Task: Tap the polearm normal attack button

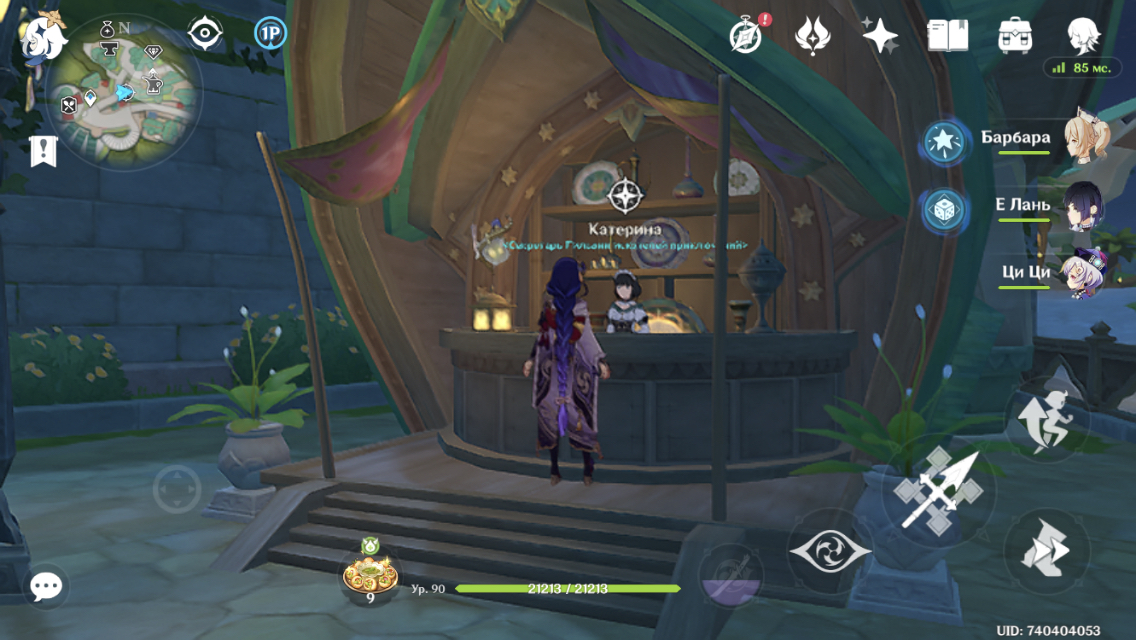Action: click(x=937, y=490)
